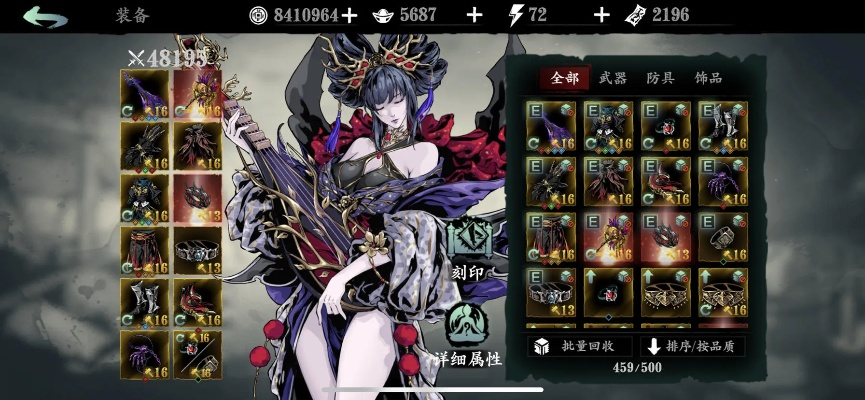Image resolution: width=865 pixels, height=400 pixels.
Task: Refill lightning energy via the plus button
Action: tap(601, 15)
